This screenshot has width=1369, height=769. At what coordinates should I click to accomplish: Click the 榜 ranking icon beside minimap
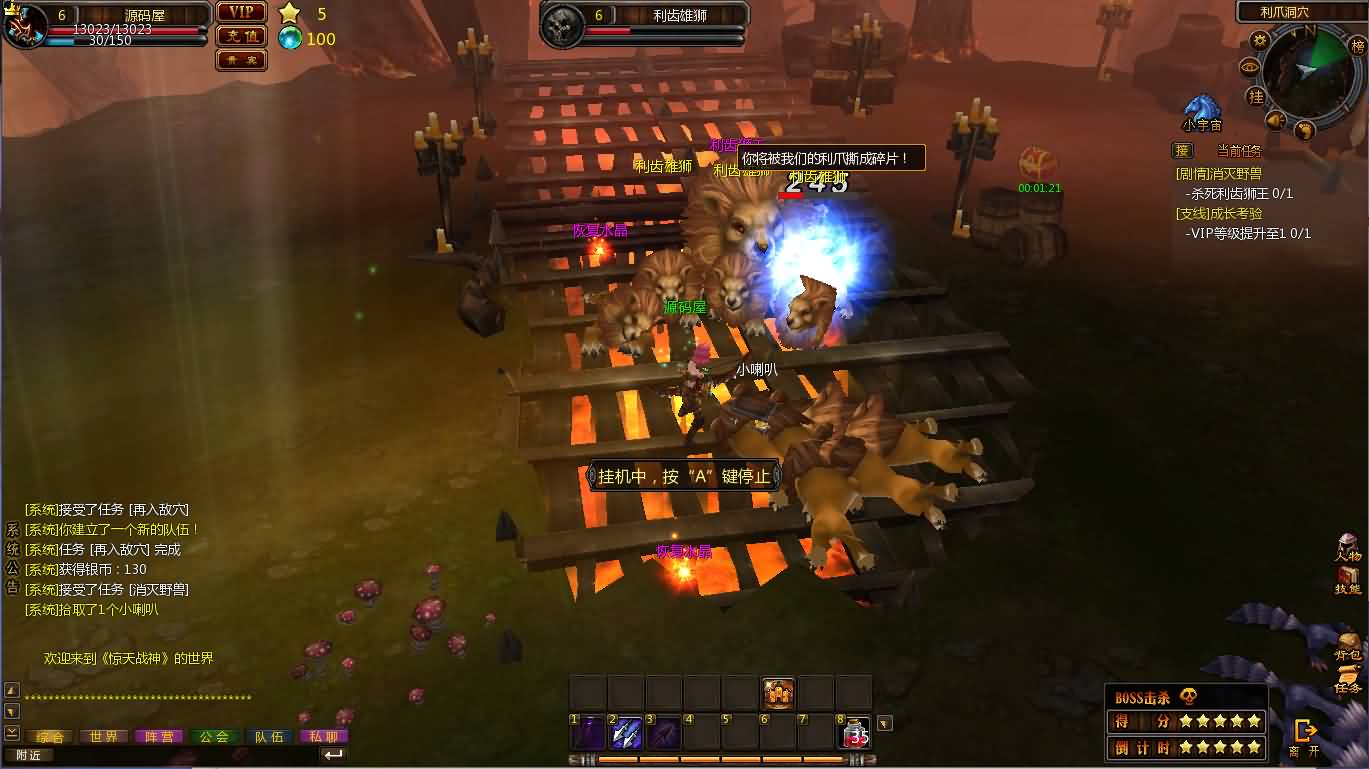(x=1357, y=46)
